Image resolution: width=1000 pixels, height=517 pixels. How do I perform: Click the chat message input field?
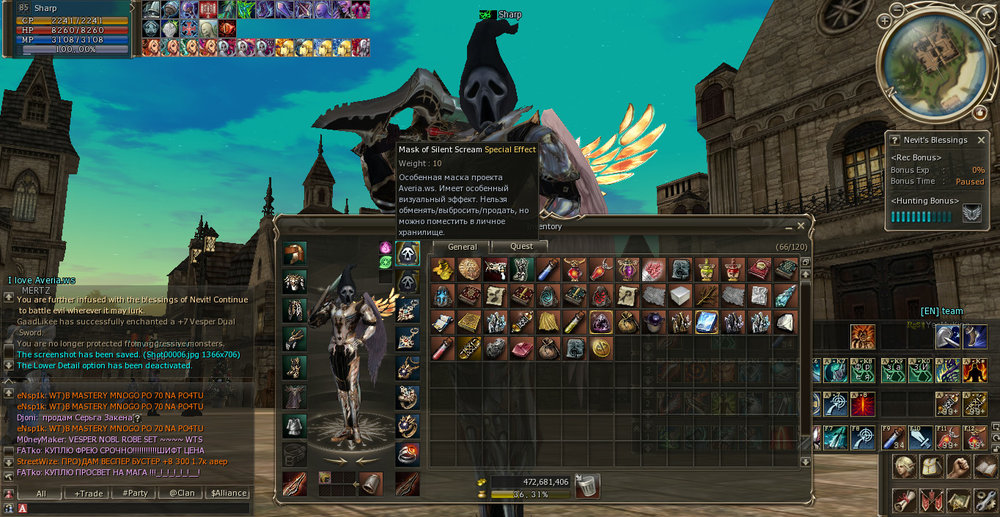[x=130, y=508]
